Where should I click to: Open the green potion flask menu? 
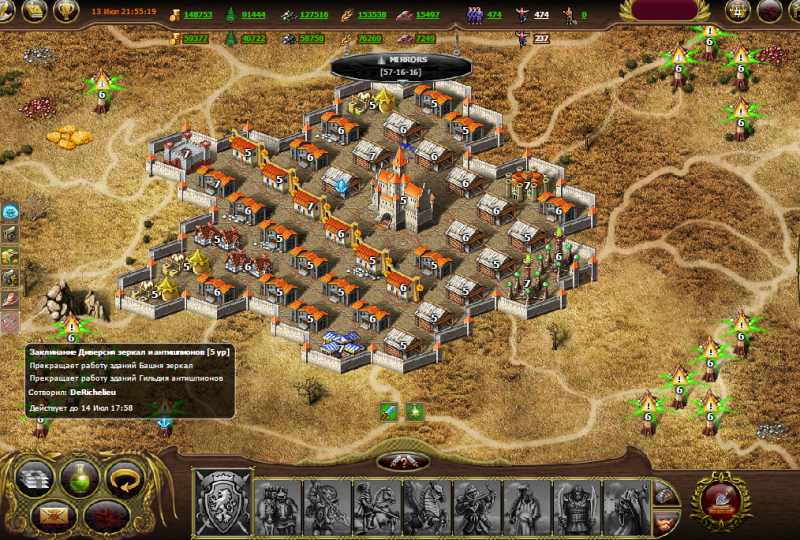80,478
